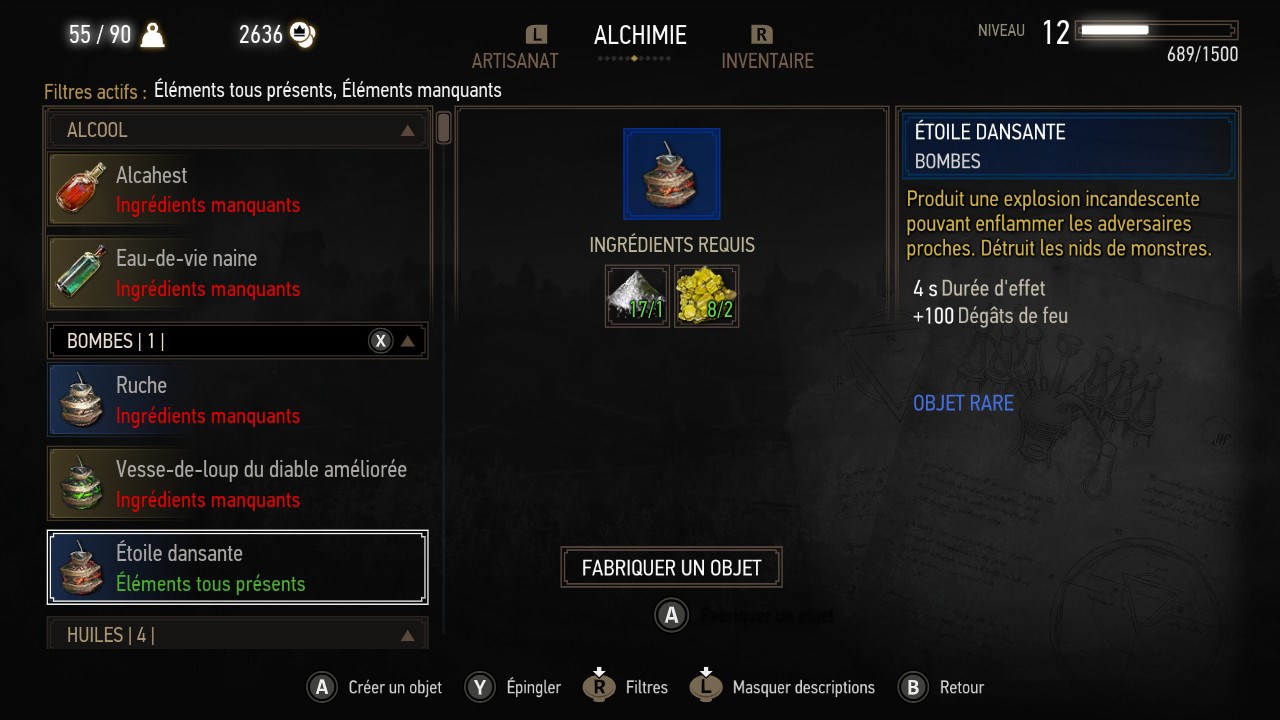Switch to the Artisanat tab

click(x=515, y=60)
